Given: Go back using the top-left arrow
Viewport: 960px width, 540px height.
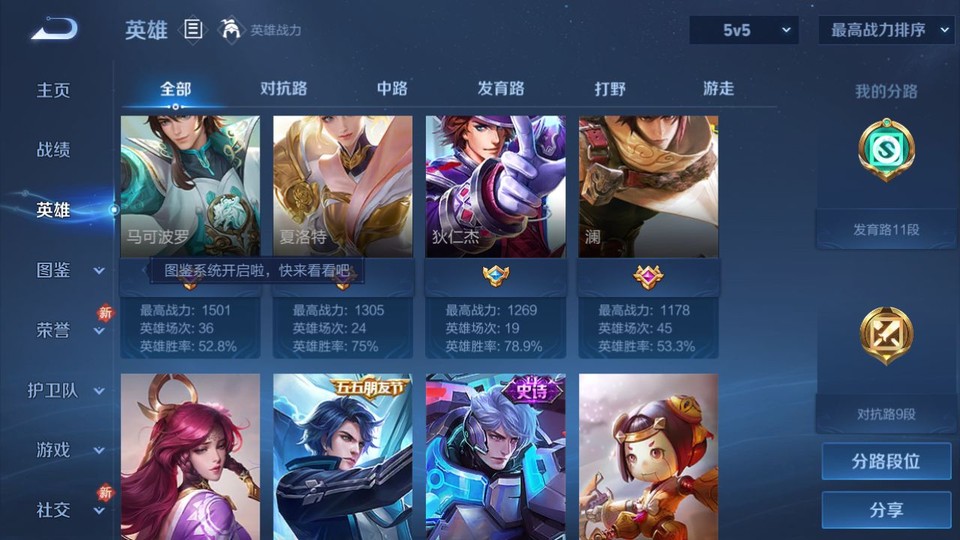Looking at the screenshot, I should pos(53,29).
